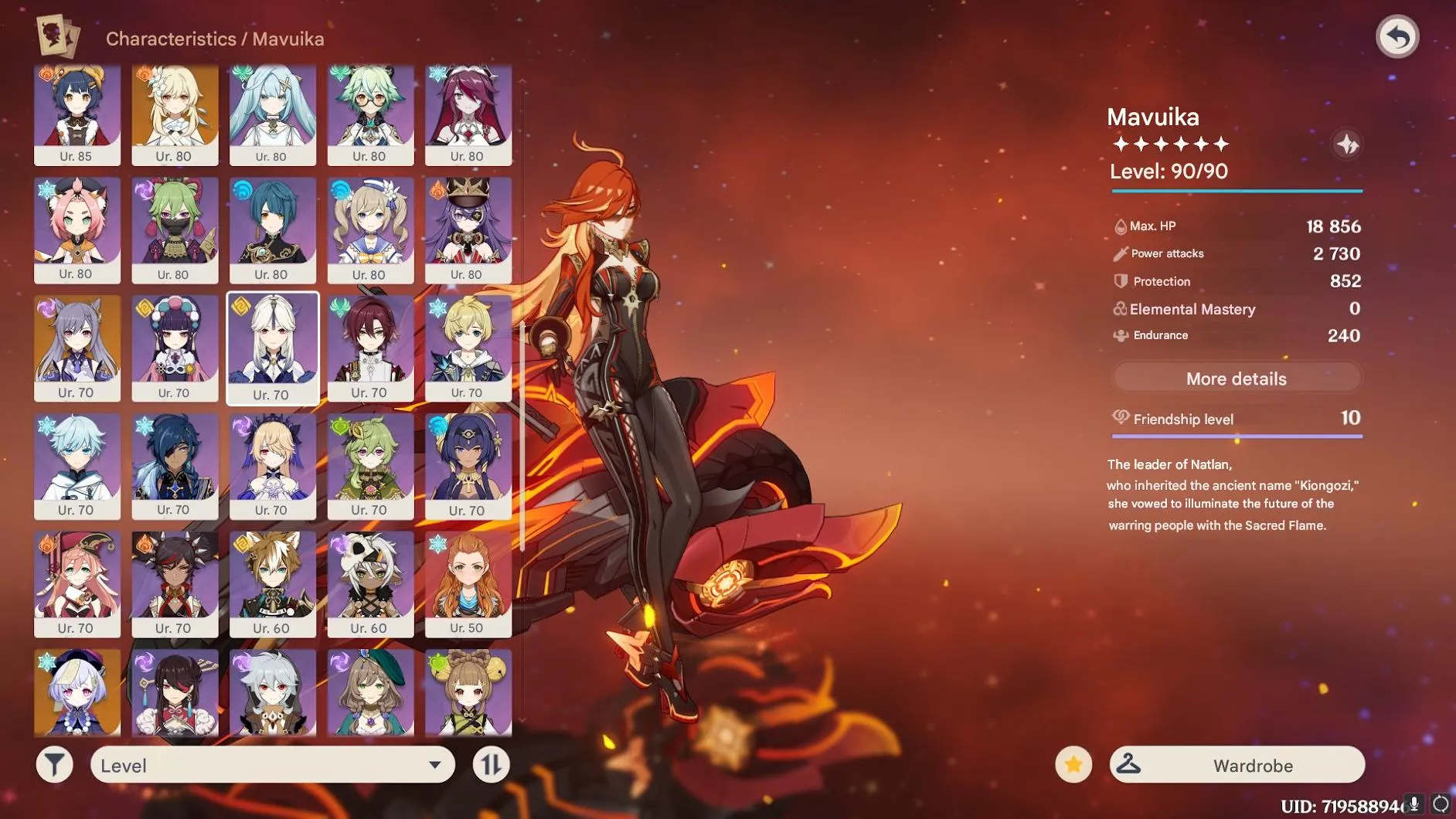The image size is (1456, 819).
Task: Click the Power attacks sword icon
Action: pos(1120,253)
